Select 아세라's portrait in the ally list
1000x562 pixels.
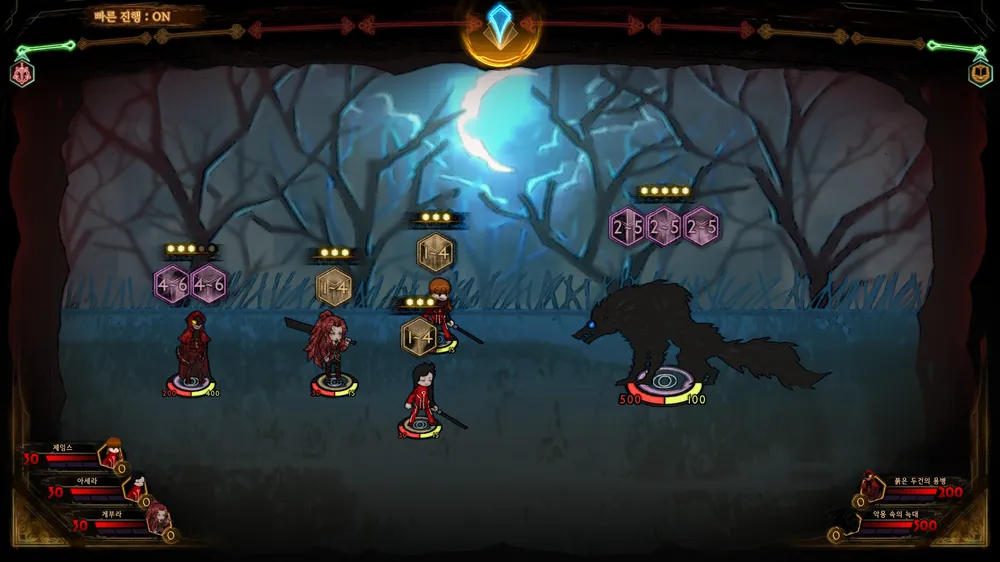pyautogui.click(x=135, y=488)
